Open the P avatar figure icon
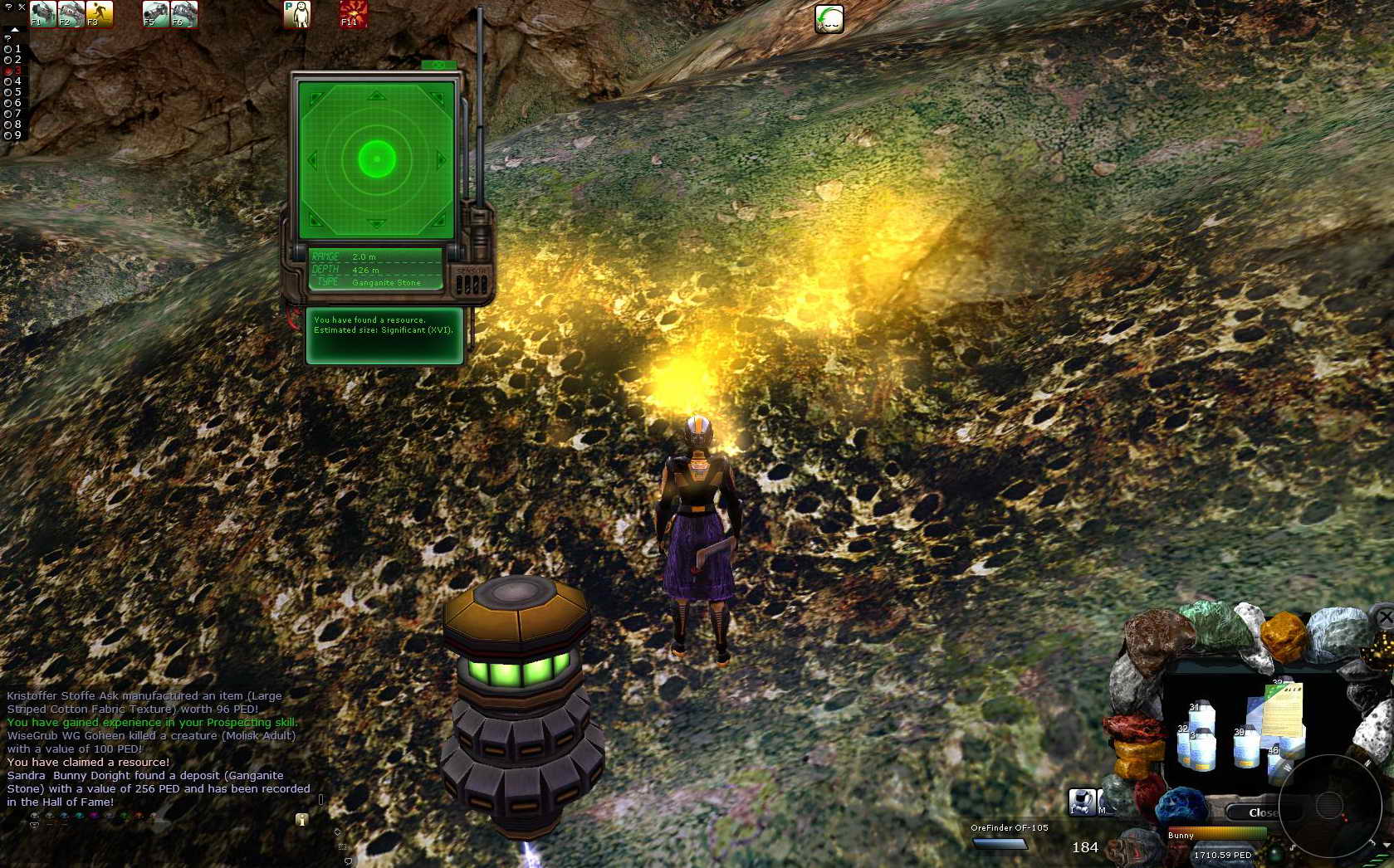The image size is (1394, 868). pos(296,14)
